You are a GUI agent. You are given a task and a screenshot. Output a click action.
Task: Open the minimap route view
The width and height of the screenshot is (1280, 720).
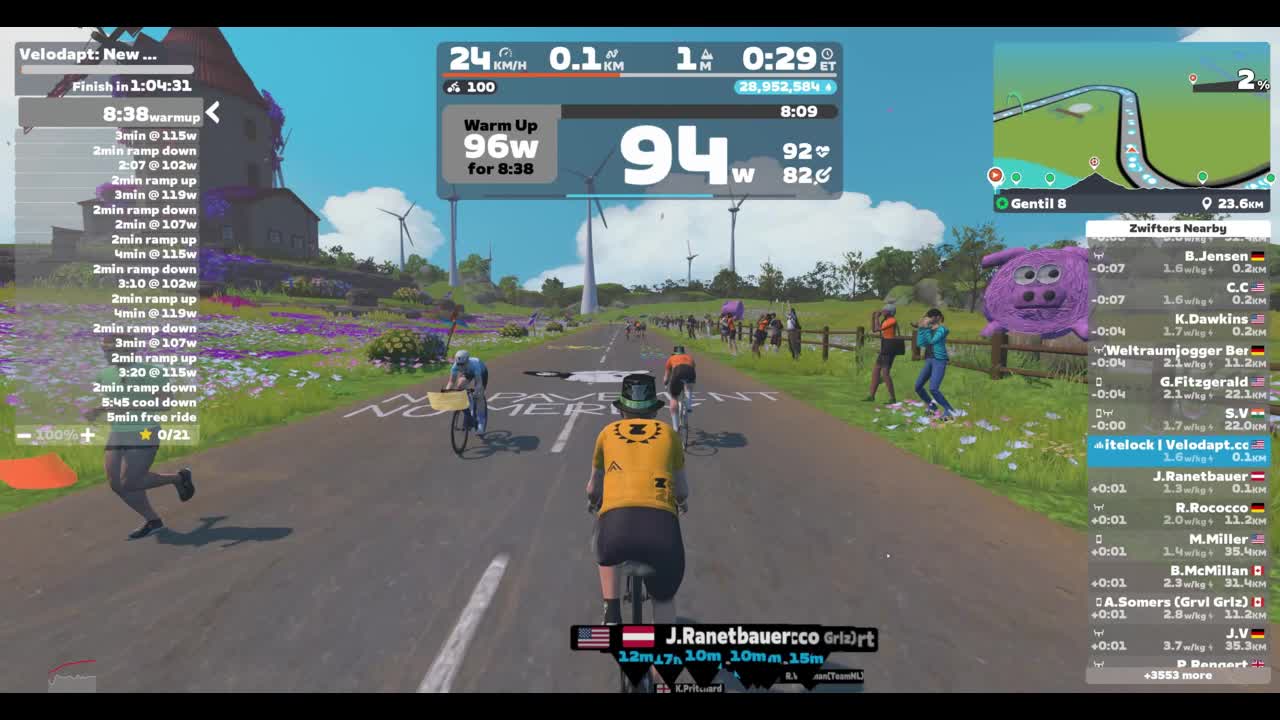1131,120
